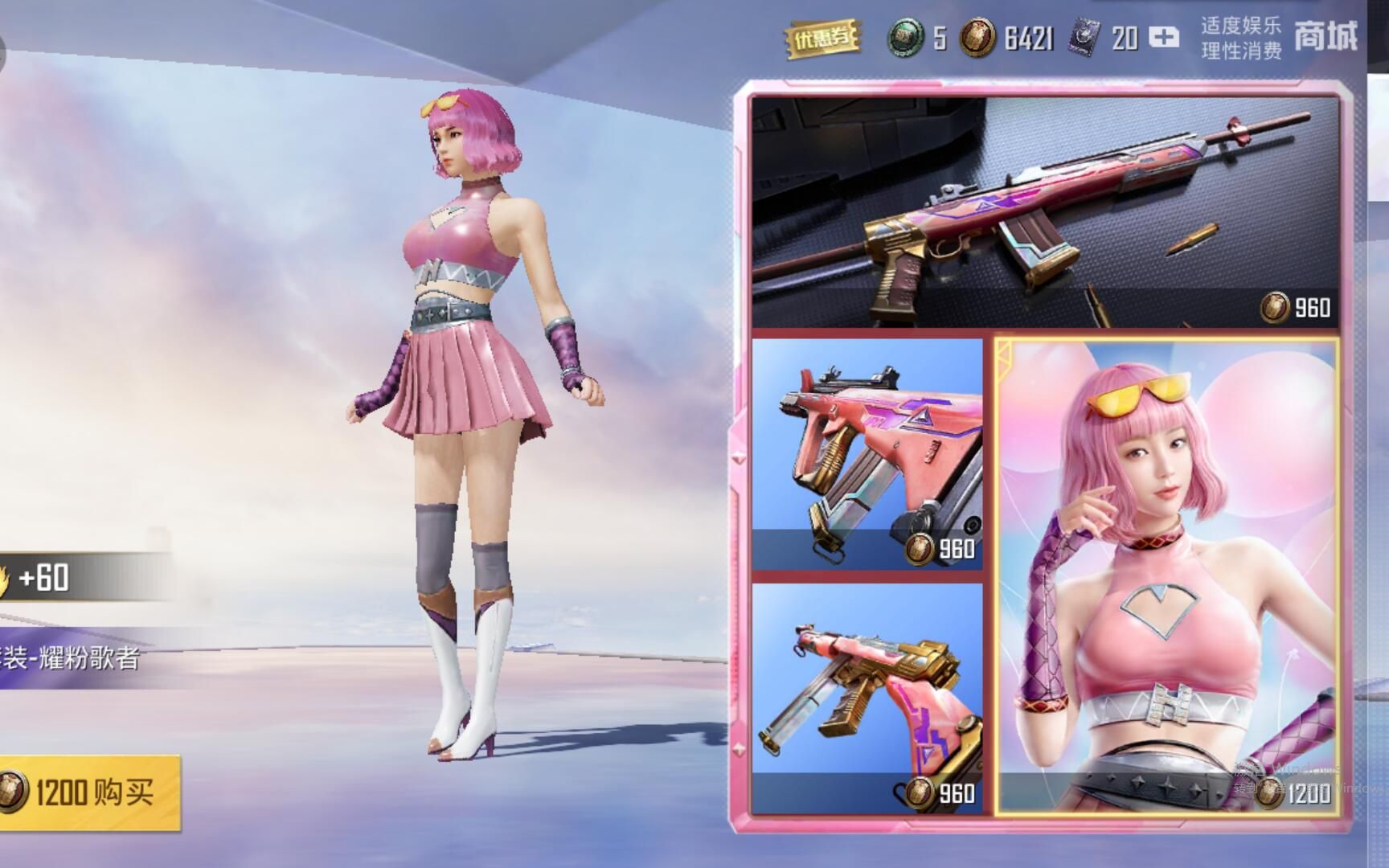Viewport: 1389px width, 868px height.
Task: Buy the outfit for 1200 coins
Action: [x=90, y=792]
